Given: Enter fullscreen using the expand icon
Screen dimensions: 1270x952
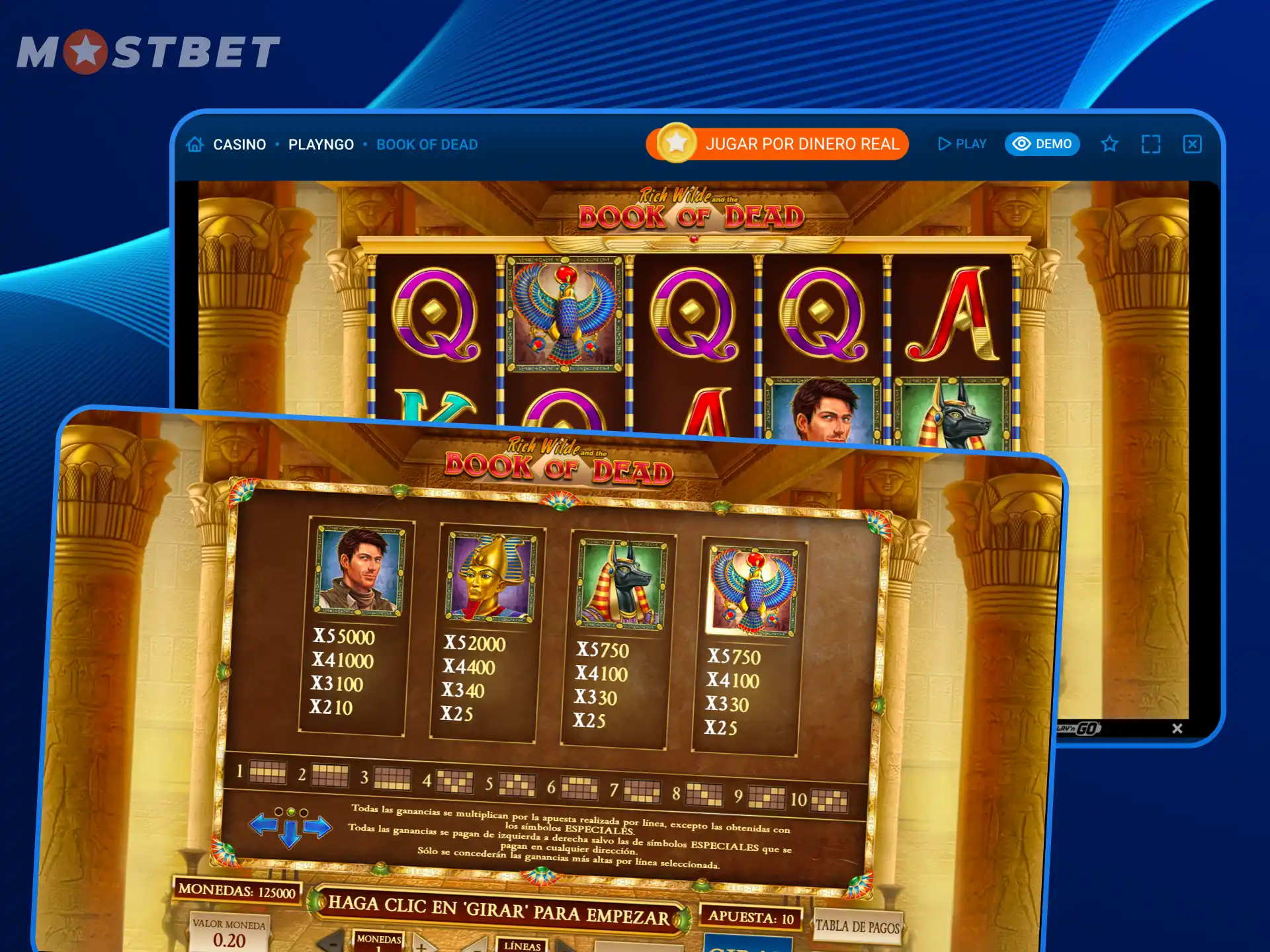Looking at the screenshot, I should [1152, 143].
